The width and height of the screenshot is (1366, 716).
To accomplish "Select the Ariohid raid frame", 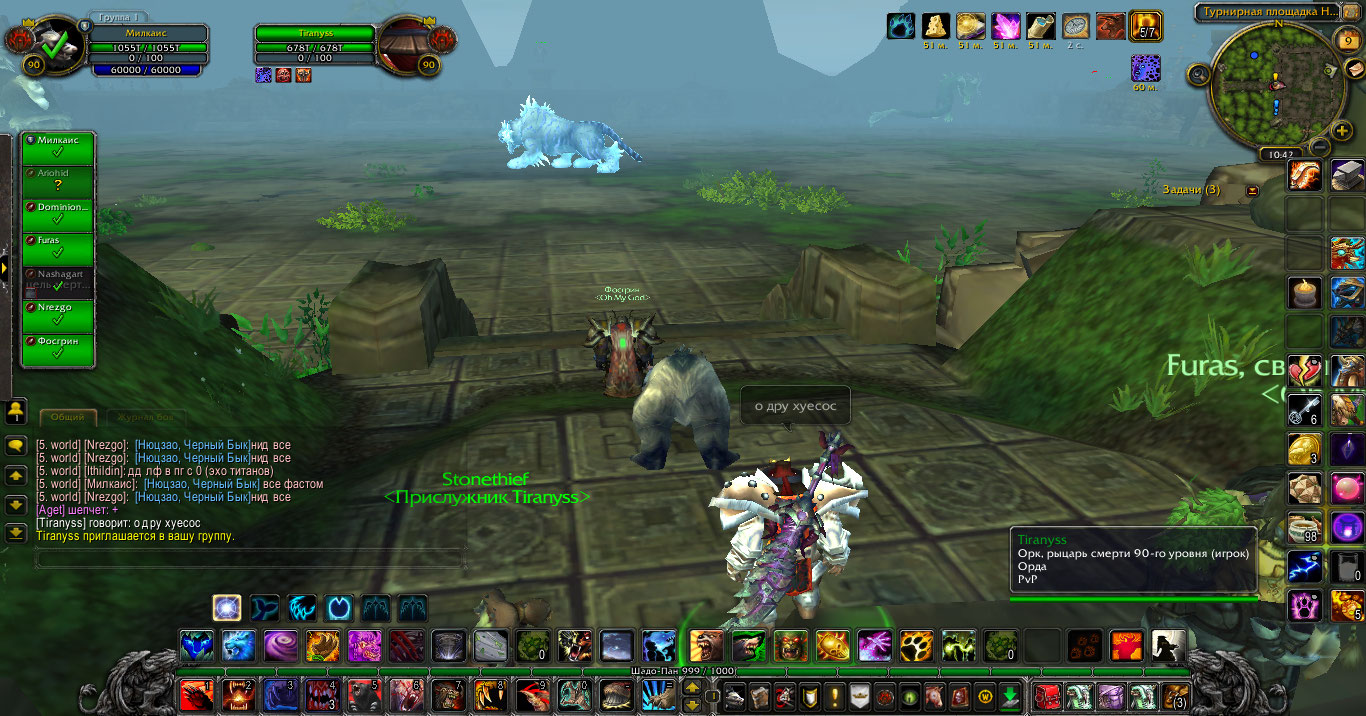I will (58, 182).
